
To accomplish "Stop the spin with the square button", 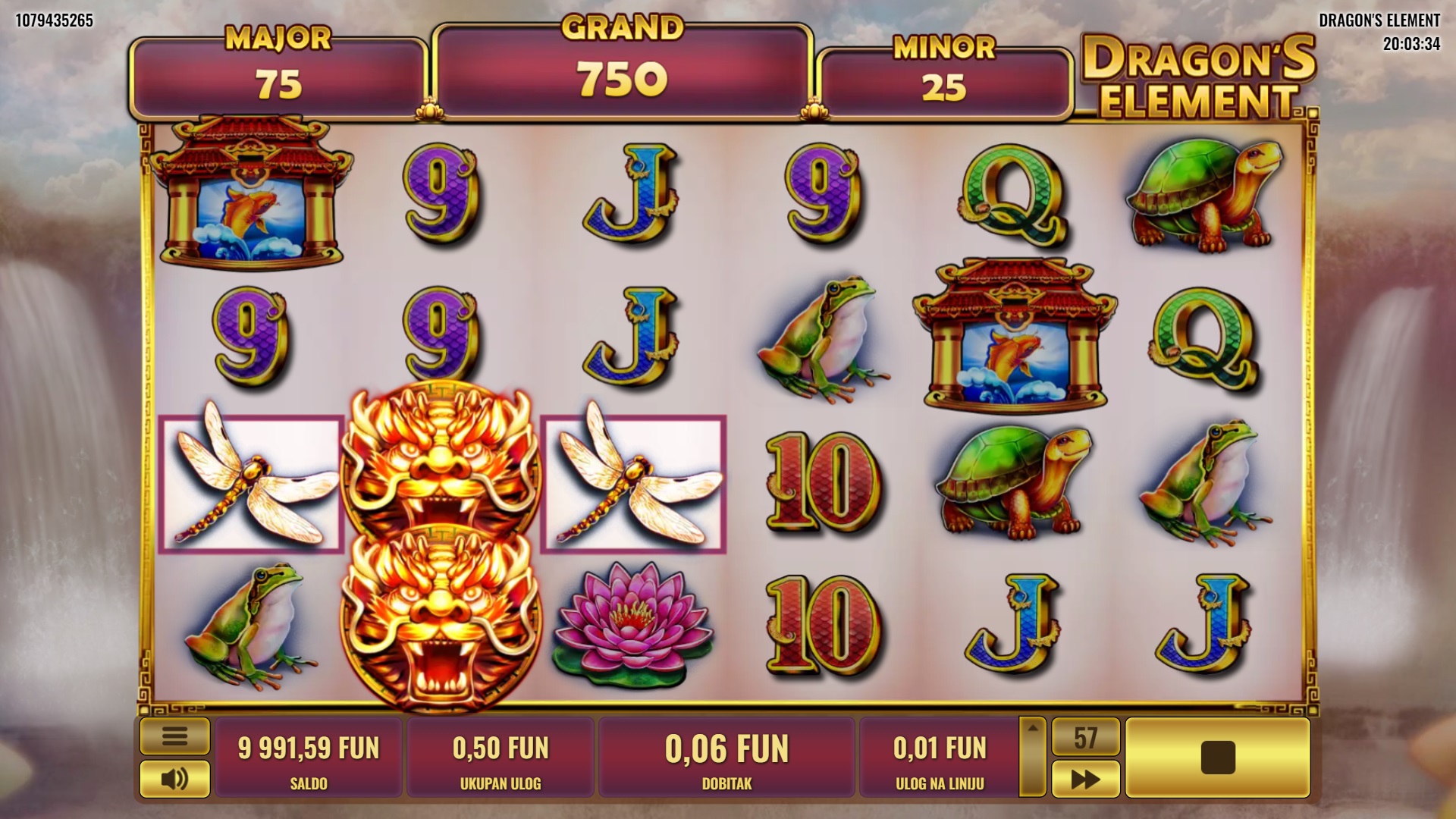I will pos(1217,757).
